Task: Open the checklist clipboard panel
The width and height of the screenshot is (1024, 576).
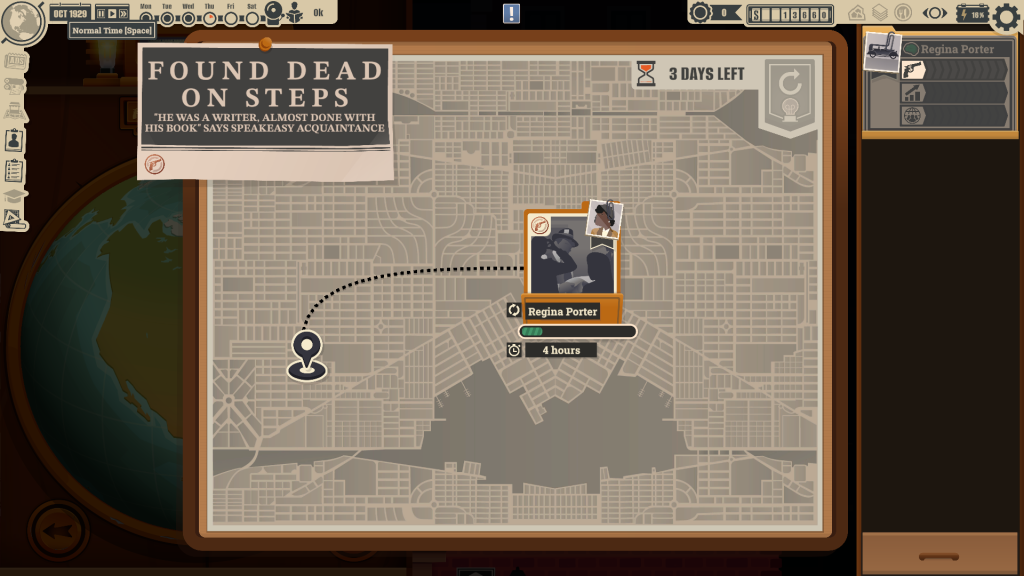Action: [x=15, y=170]
